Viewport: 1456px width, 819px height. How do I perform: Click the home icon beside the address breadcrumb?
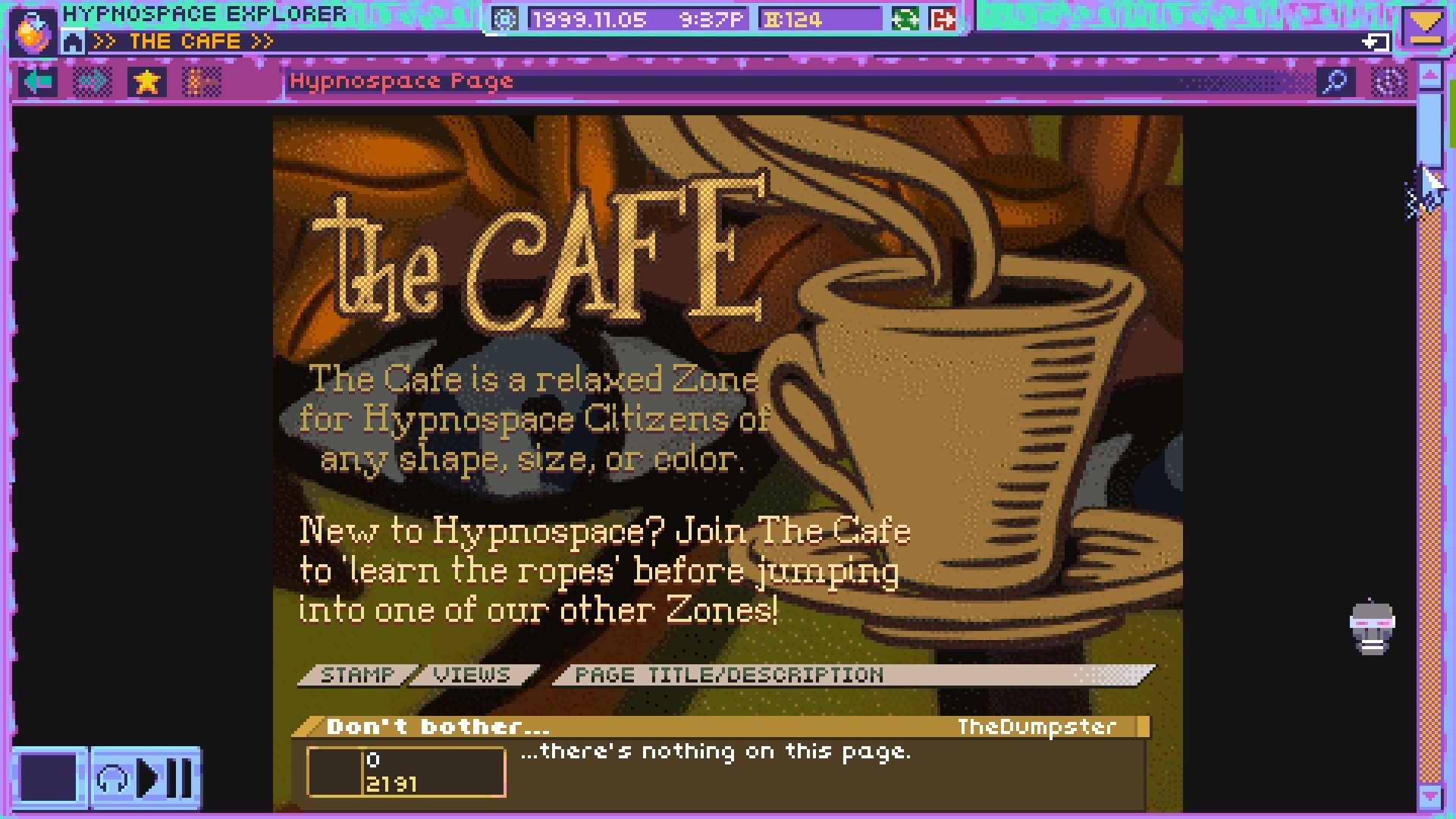point(73,42)
